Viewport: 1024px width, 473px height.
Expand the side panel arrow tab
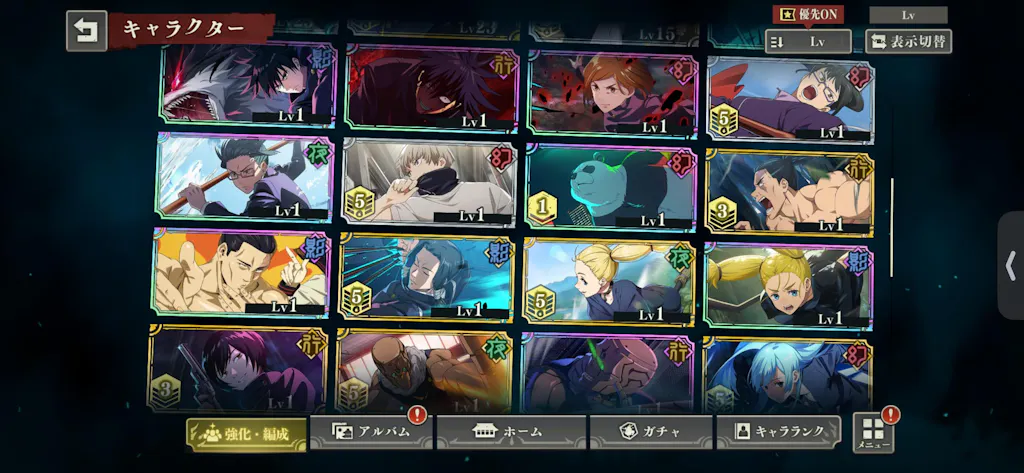coord(1011,265)
